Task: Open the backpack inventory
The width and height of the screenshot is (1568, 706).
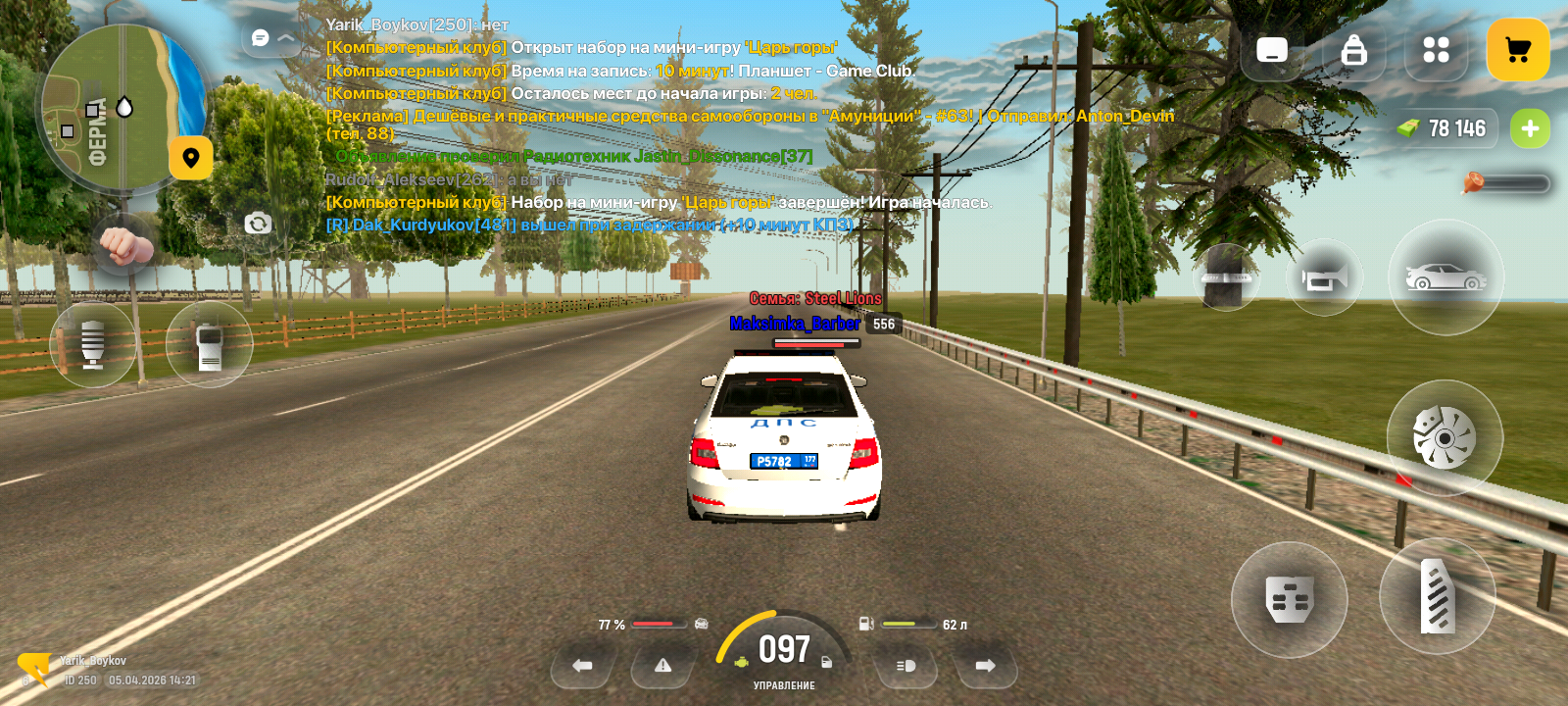Action: pyautogui.click(x=1353, y=50)
